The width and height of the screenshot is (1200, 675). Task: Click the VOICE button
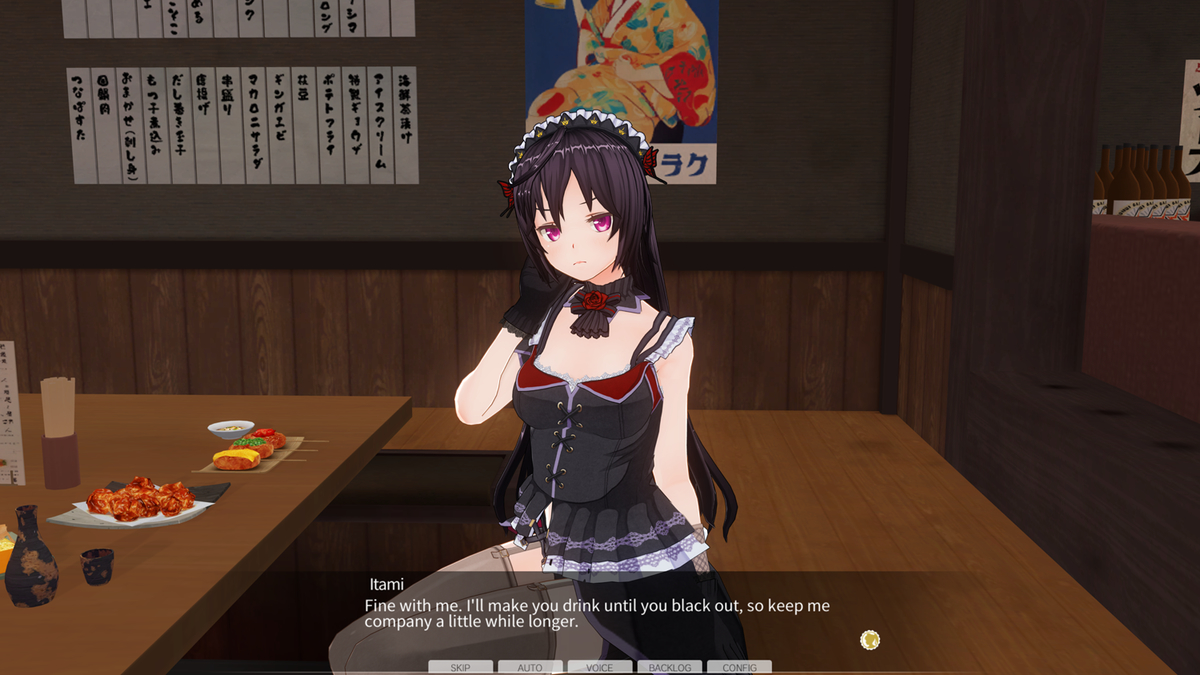(x=600, y=667)
